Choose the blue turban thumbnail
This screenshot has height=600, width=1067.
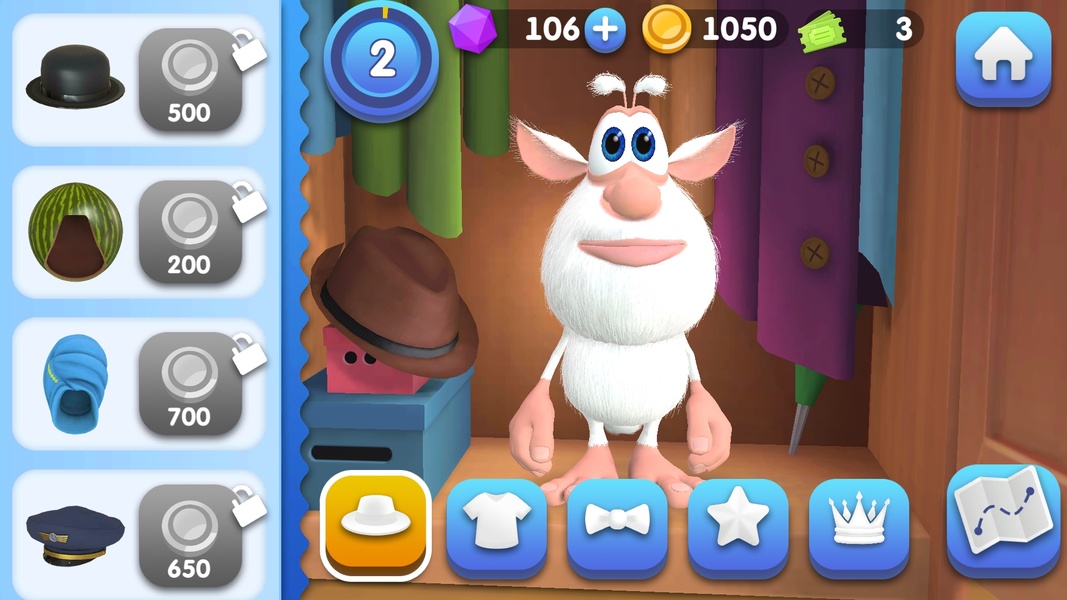(x=75, y=384)
